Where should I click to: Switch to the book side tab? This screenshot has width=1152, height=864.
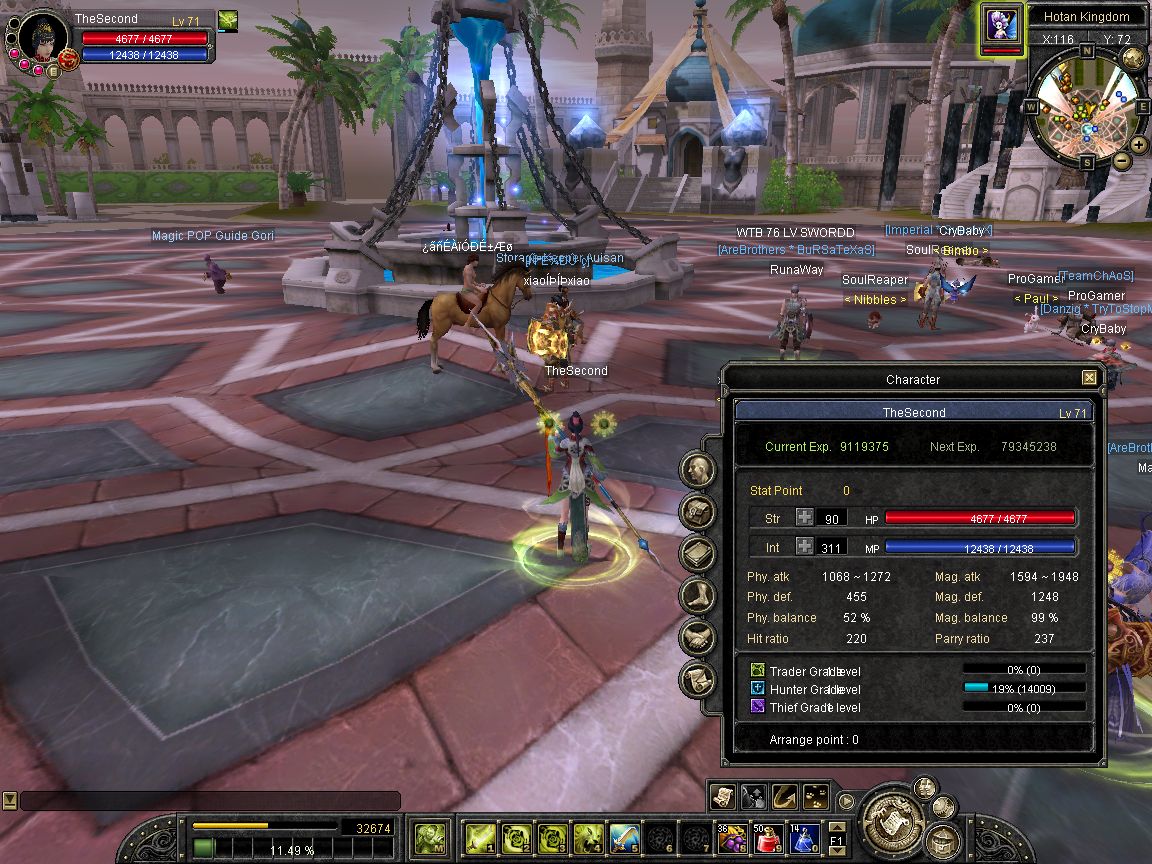pyautogui.click(x=698, y=553)
